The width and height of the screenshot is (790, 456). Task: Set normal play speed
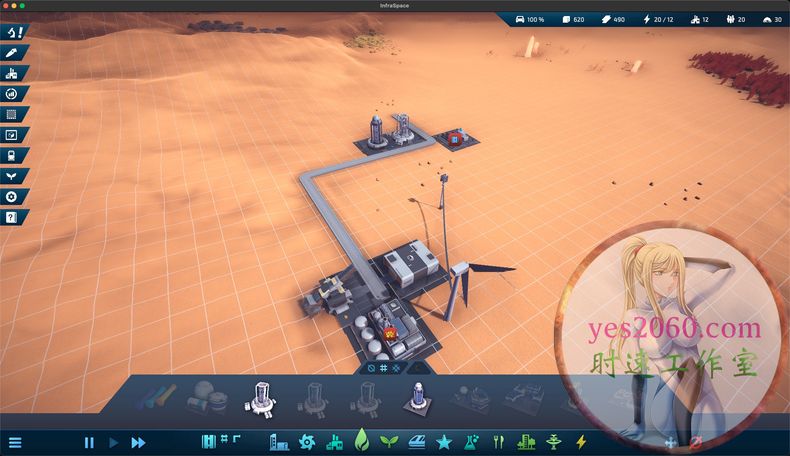pyautogui.click(x=113, y=442)
